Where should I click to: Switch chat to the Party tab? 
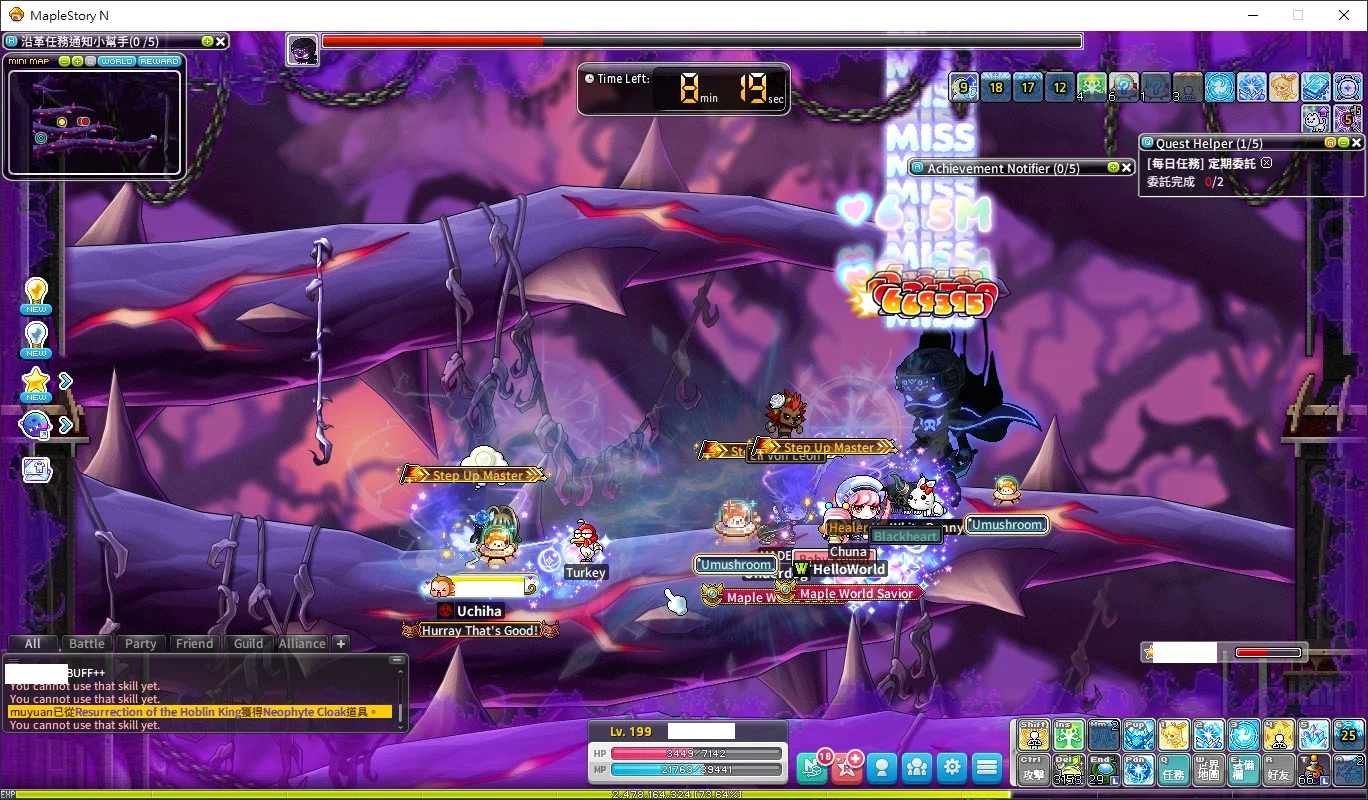tap(140, 644)
